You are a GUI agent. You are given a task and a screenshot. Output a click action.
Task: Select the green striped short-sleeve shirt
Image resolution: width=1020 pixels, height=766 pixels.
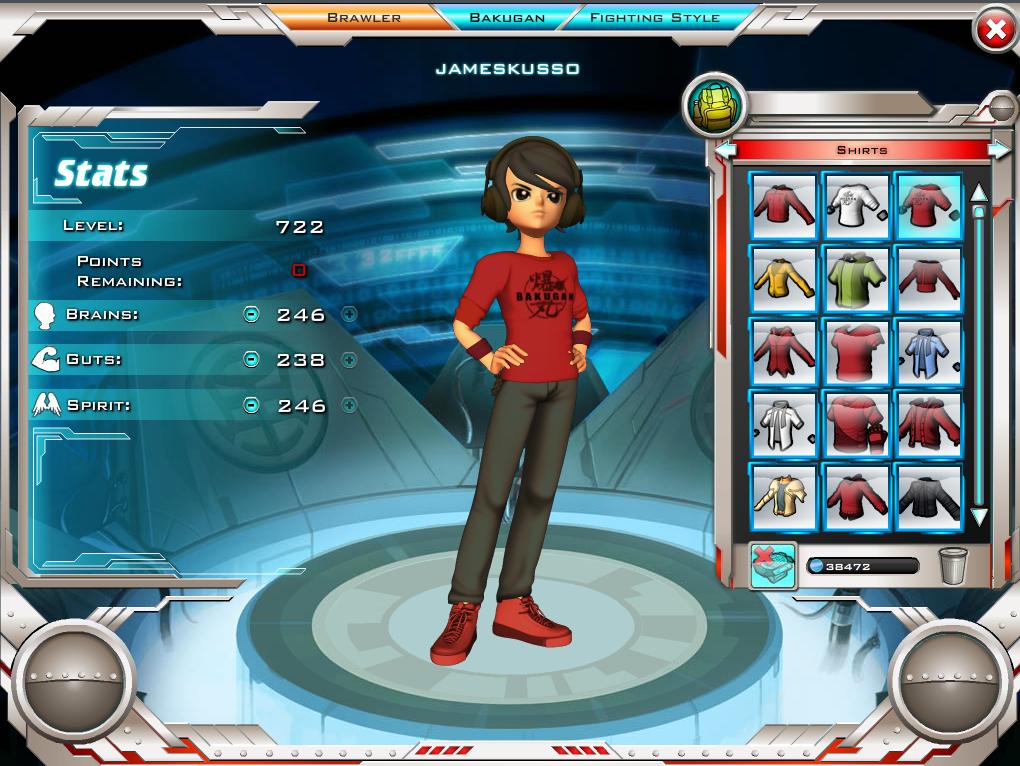pos(857,278)
